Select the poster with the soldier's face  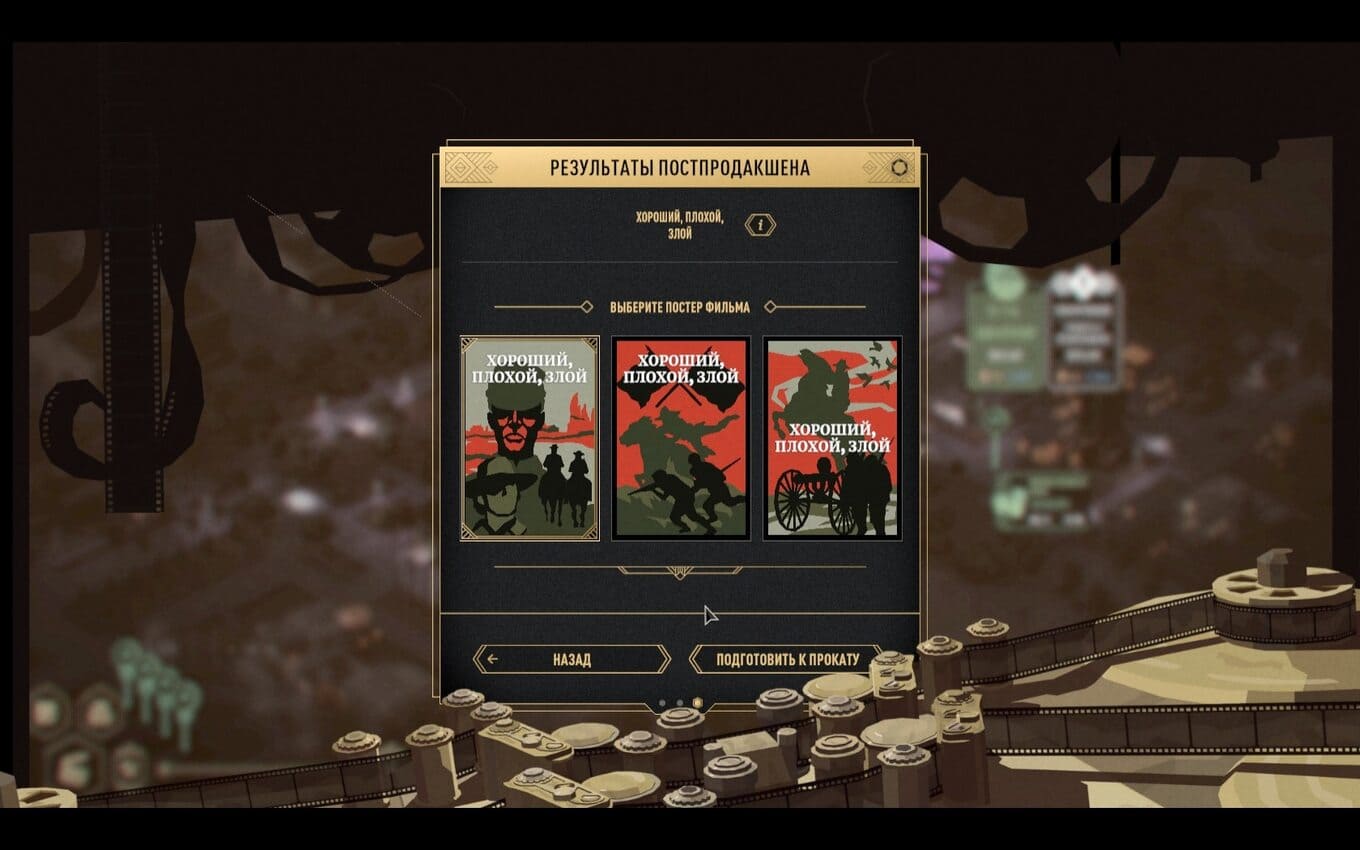tap(529, 438)
